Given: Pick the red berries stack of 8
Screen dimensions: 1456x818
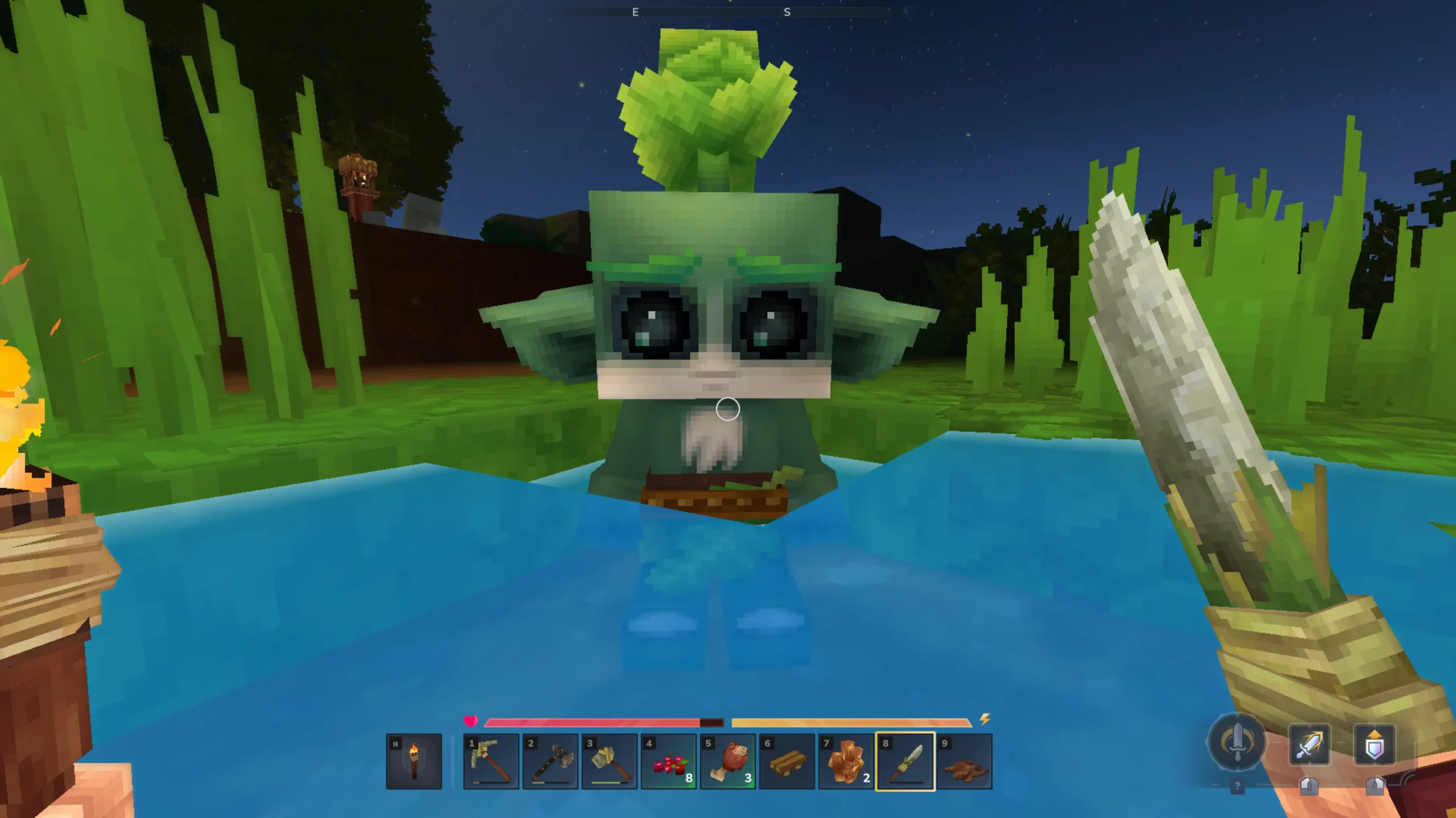Looking at the screenshot, I should (x=669, y=761).
